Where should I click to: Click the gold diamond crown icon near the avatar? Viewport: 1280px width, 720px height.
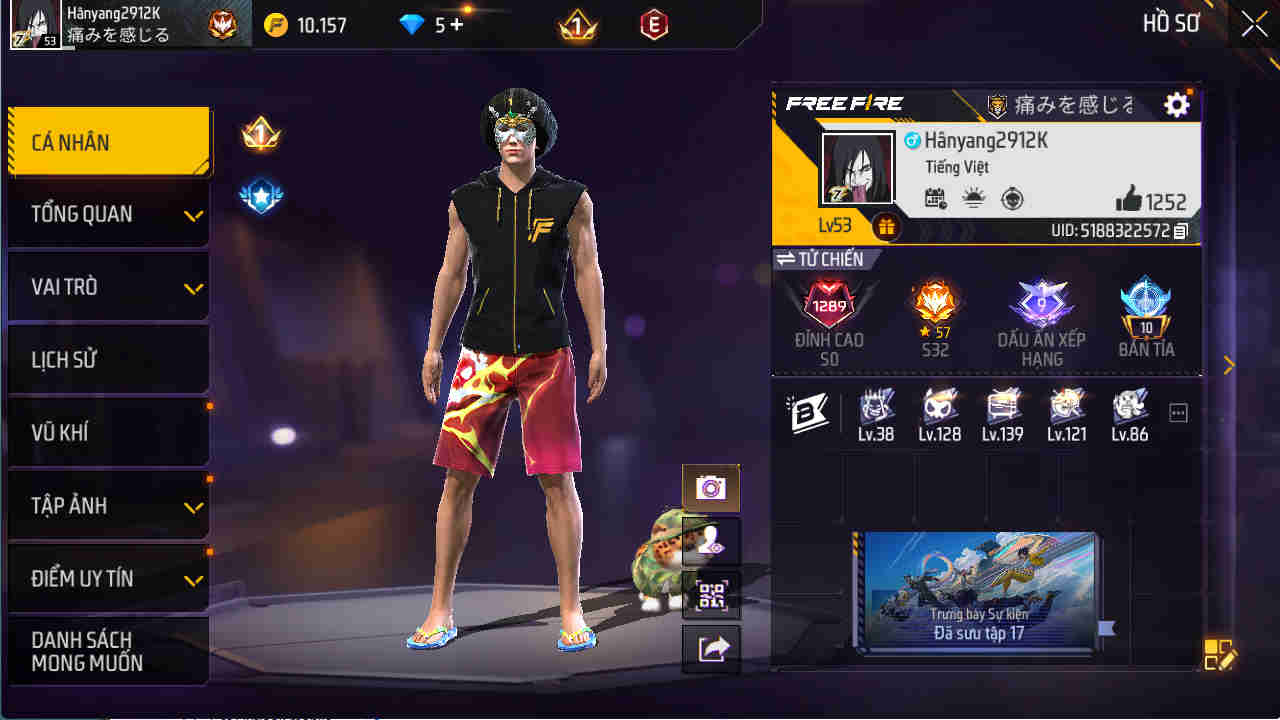pos(260,133)
